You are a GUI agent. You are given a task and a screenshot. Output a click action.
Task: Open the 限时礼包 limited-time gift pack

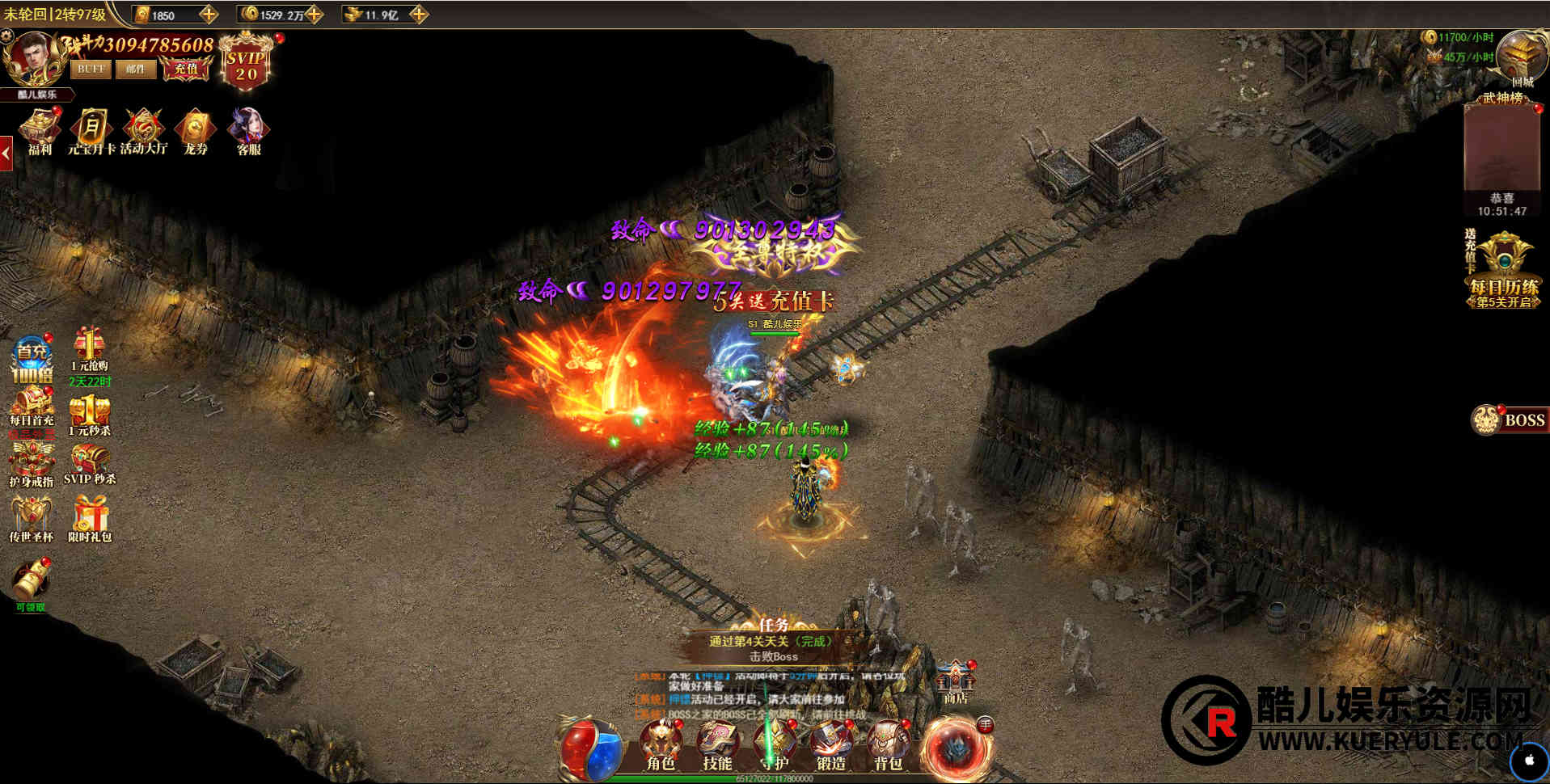pyautogui.click(x=90, y=517)
